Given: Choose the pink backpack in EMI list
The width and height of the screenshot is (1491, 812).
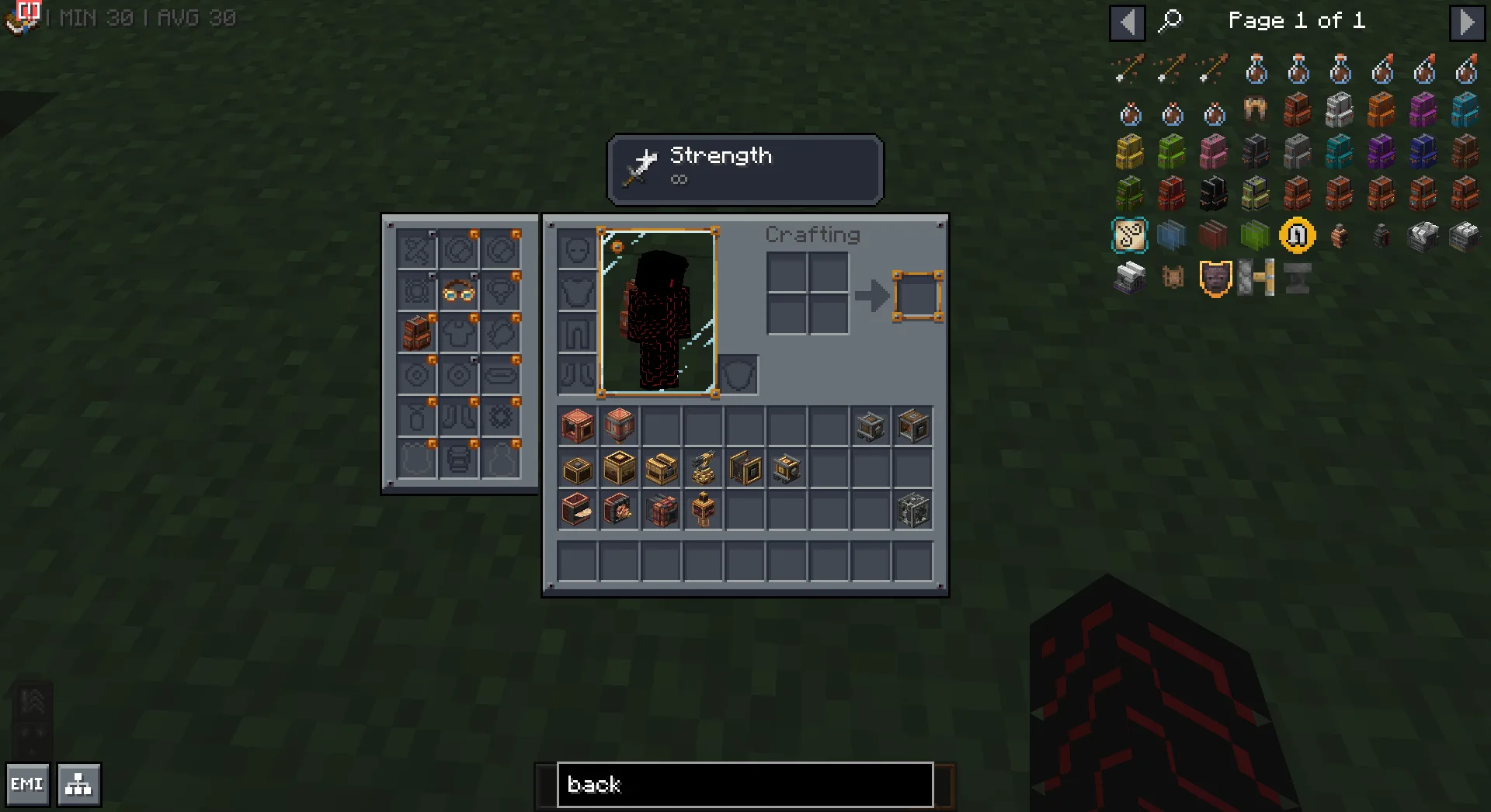Looking at the screenshot, I should pyautogui.click(x=1213, y=152).
